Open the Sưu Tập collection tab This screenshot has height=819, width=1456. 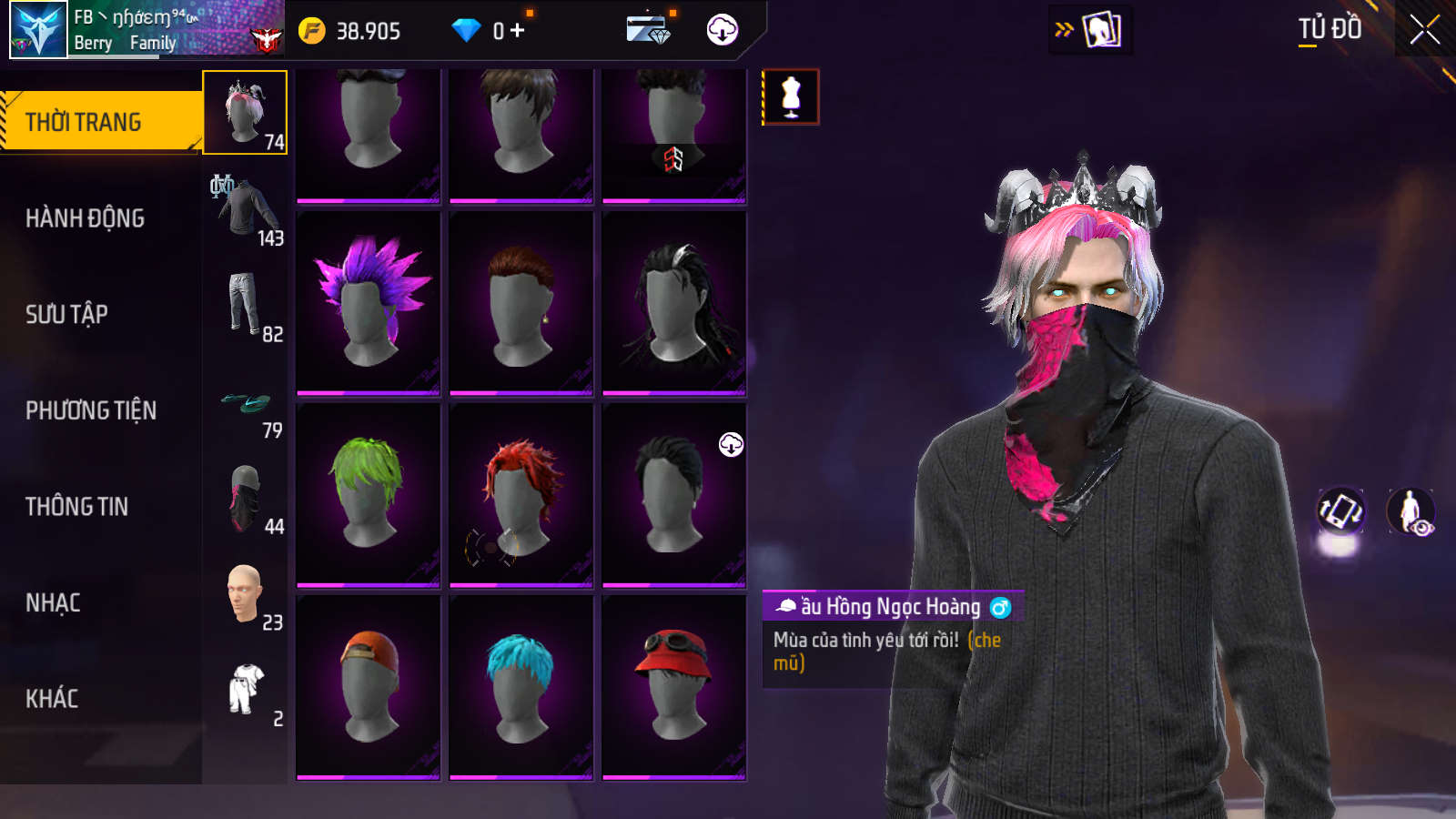click(x=66, y=314)
